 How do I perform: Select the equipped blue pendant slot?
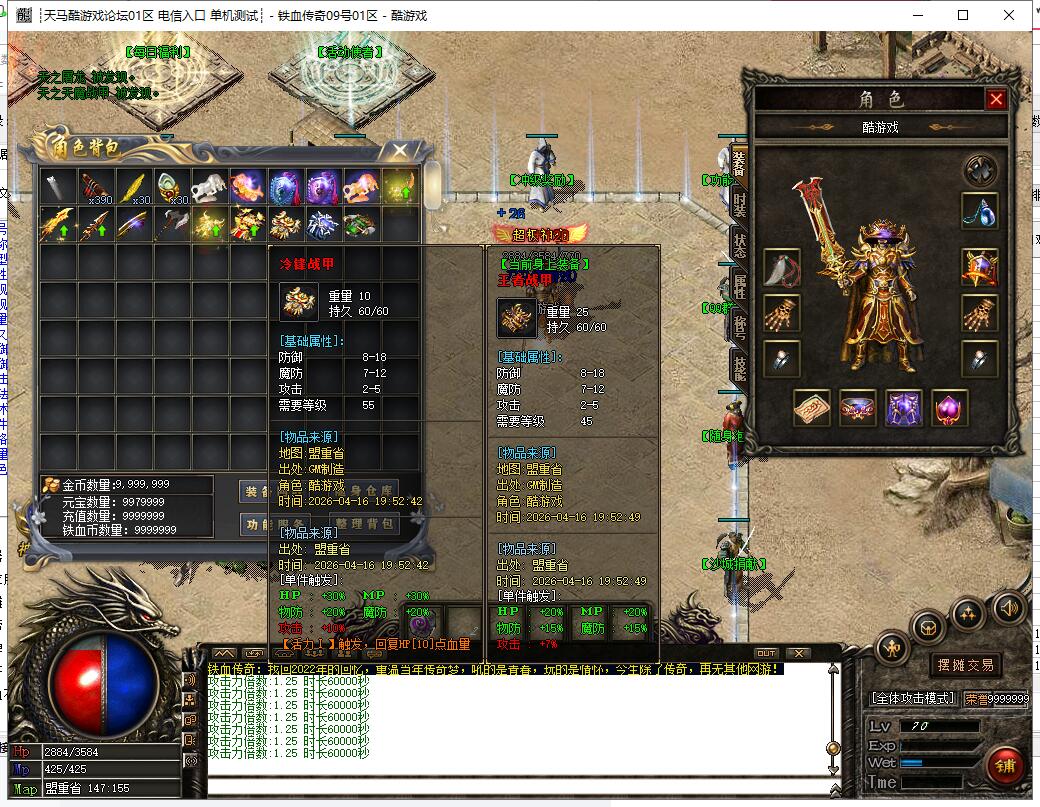(x=979, y=209)
